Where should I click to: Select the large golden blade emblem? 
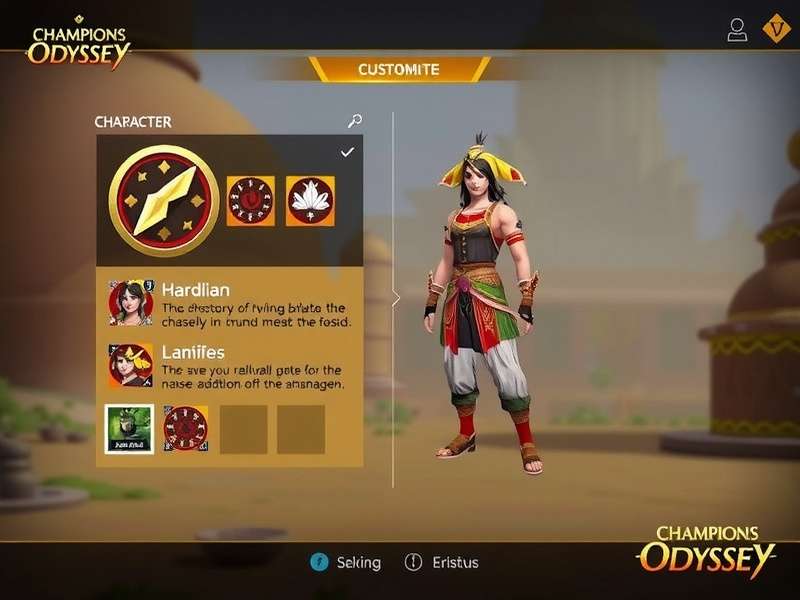click(x=163, y=201)
